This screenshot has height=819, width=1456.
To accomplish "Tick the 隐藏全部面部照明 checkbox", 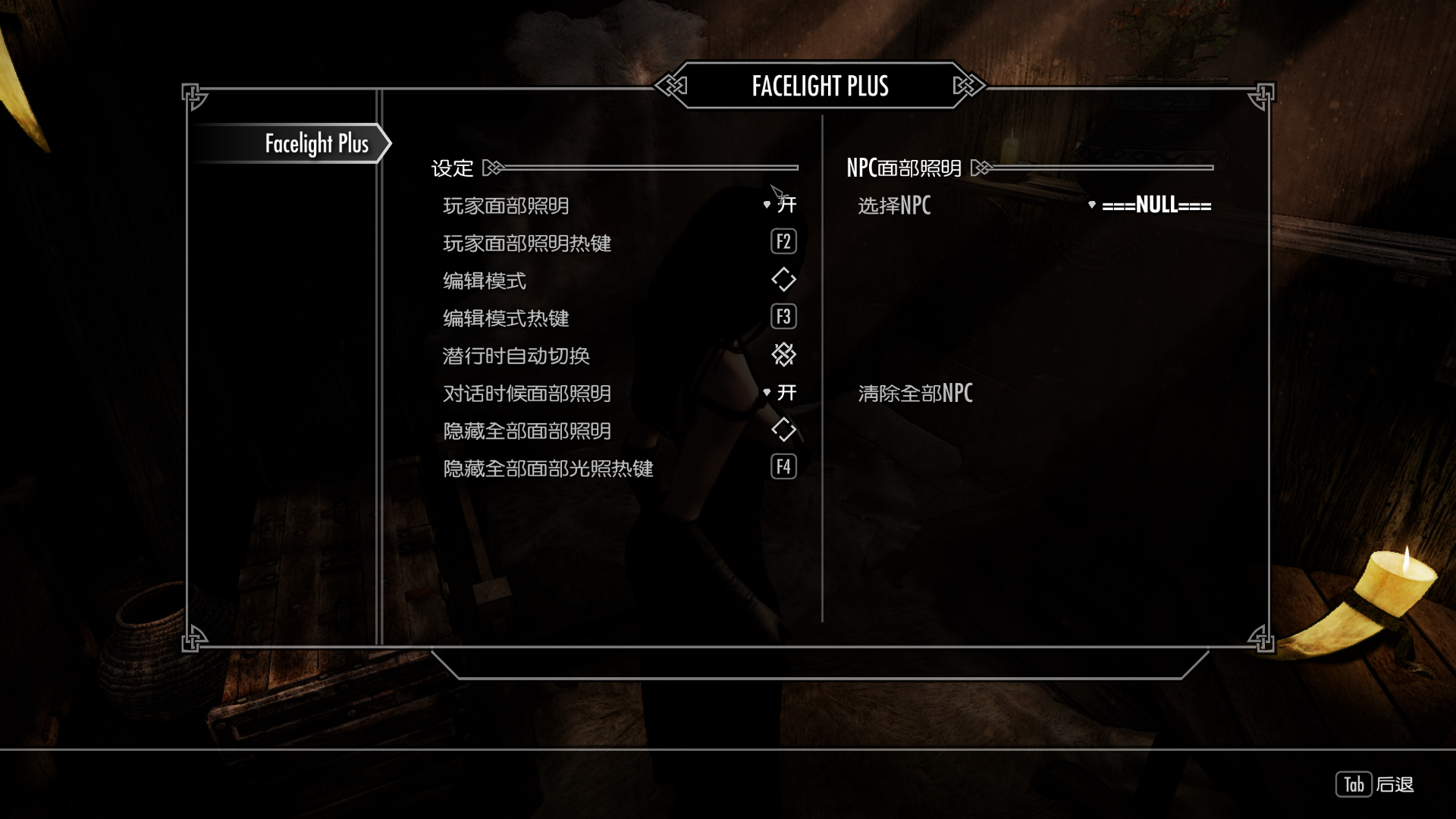I will (x=783, y=430).
